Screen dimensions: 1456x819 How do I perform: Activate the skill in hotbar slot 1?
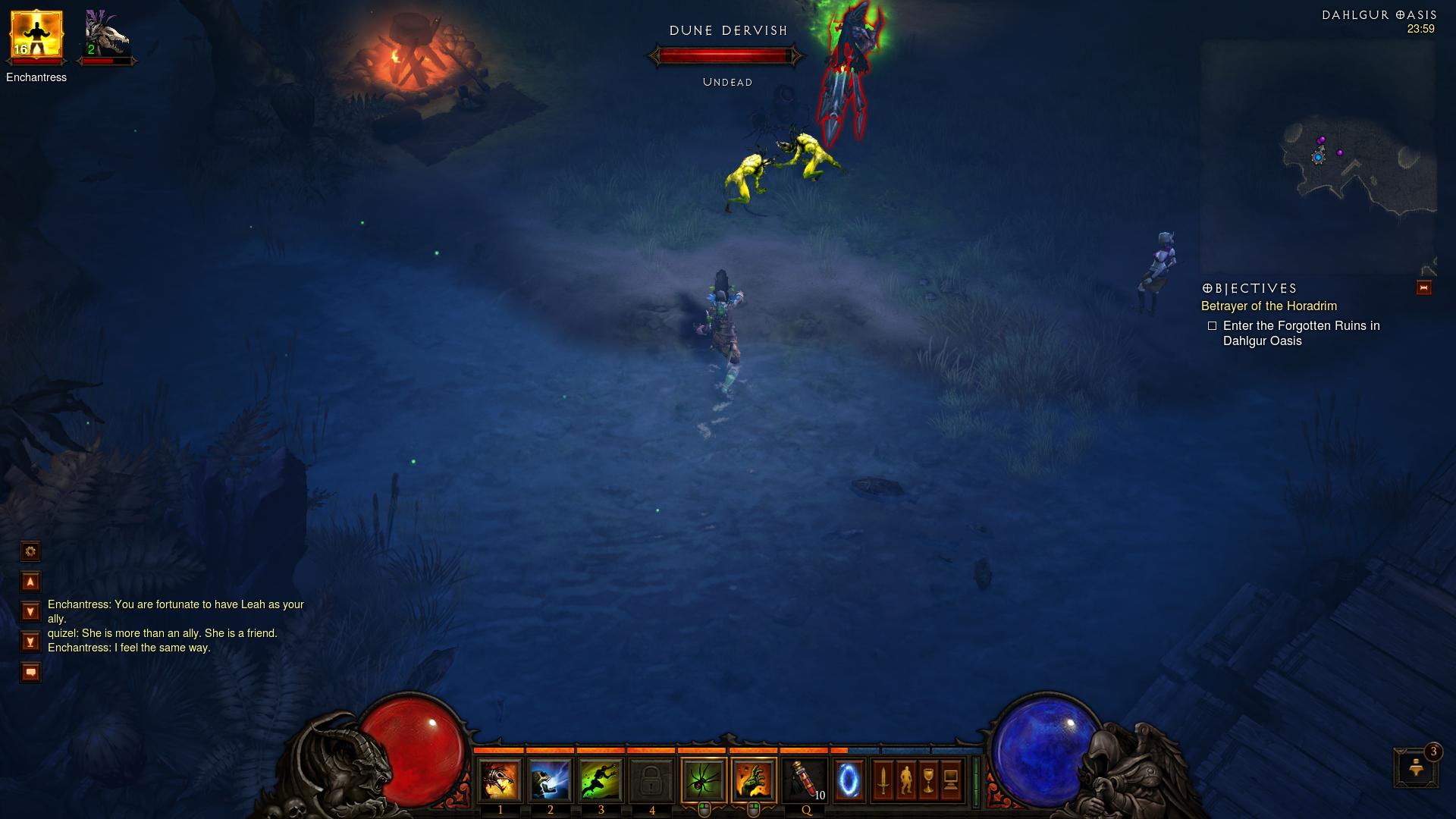pyautogui.click(x=500, y=780)
